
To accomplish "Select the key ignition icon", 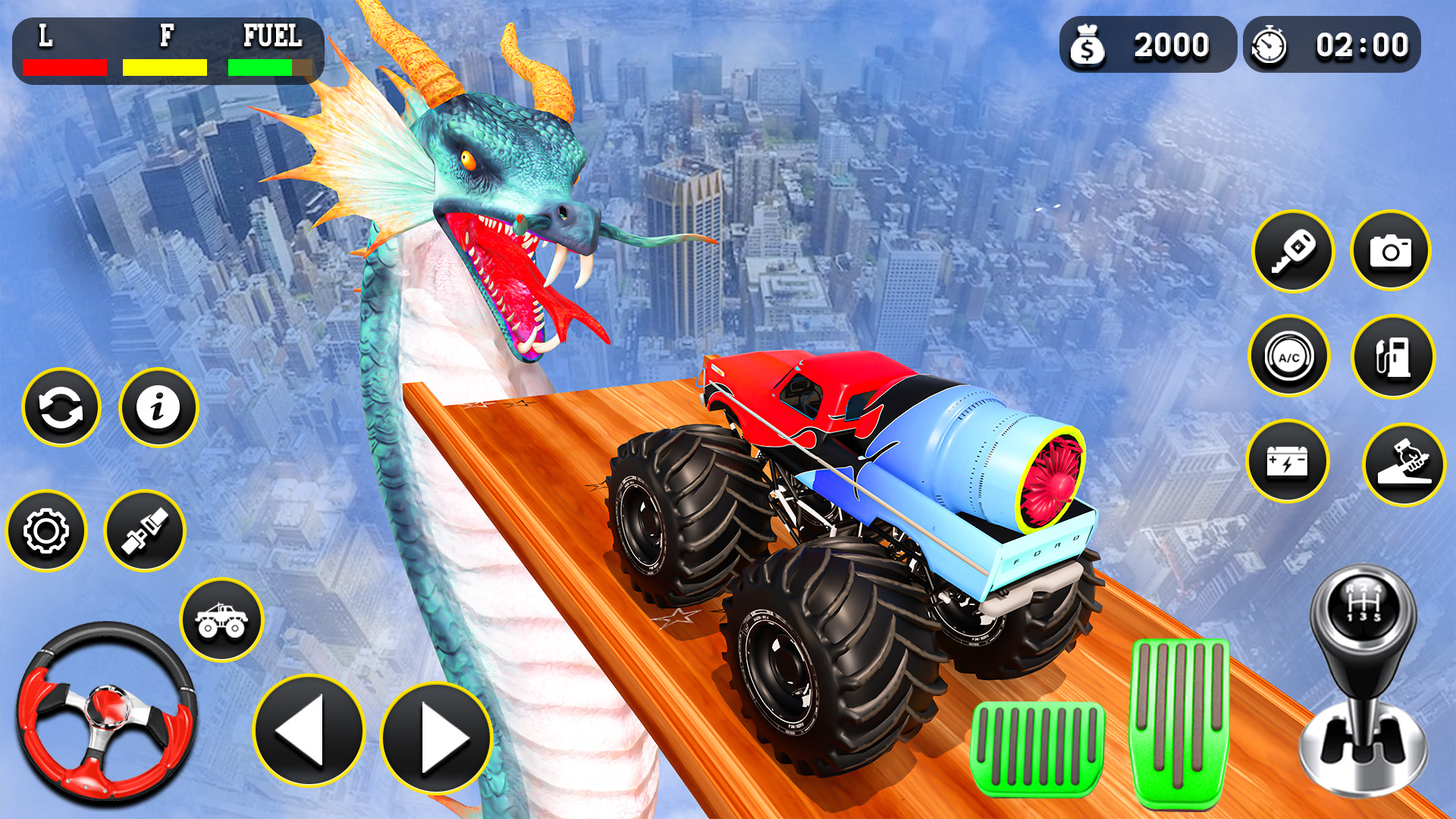I will pyautogui.click(x=1294, y=251).
